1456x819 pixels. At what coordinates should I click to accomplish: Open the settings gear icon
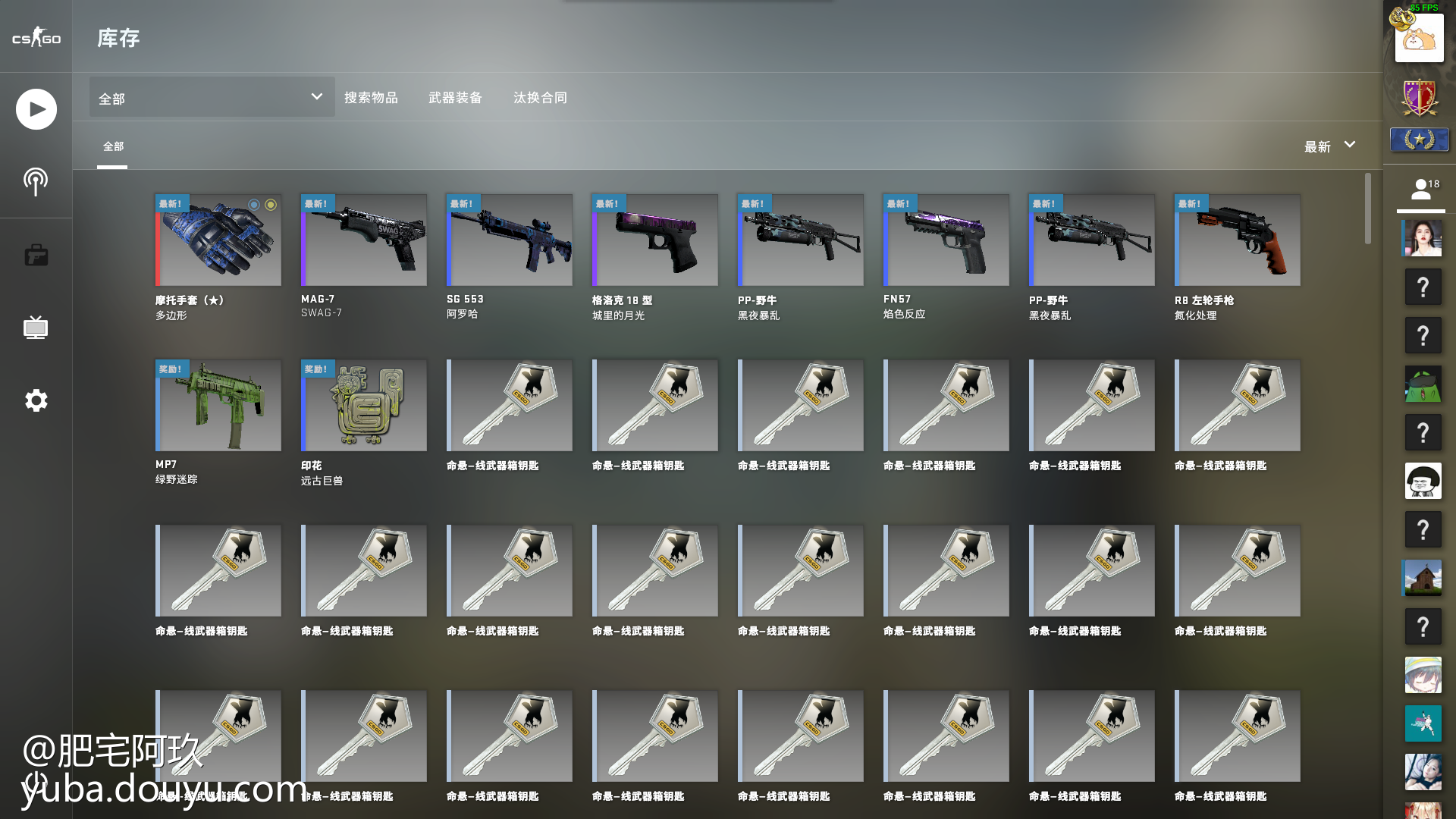[36, 400]
